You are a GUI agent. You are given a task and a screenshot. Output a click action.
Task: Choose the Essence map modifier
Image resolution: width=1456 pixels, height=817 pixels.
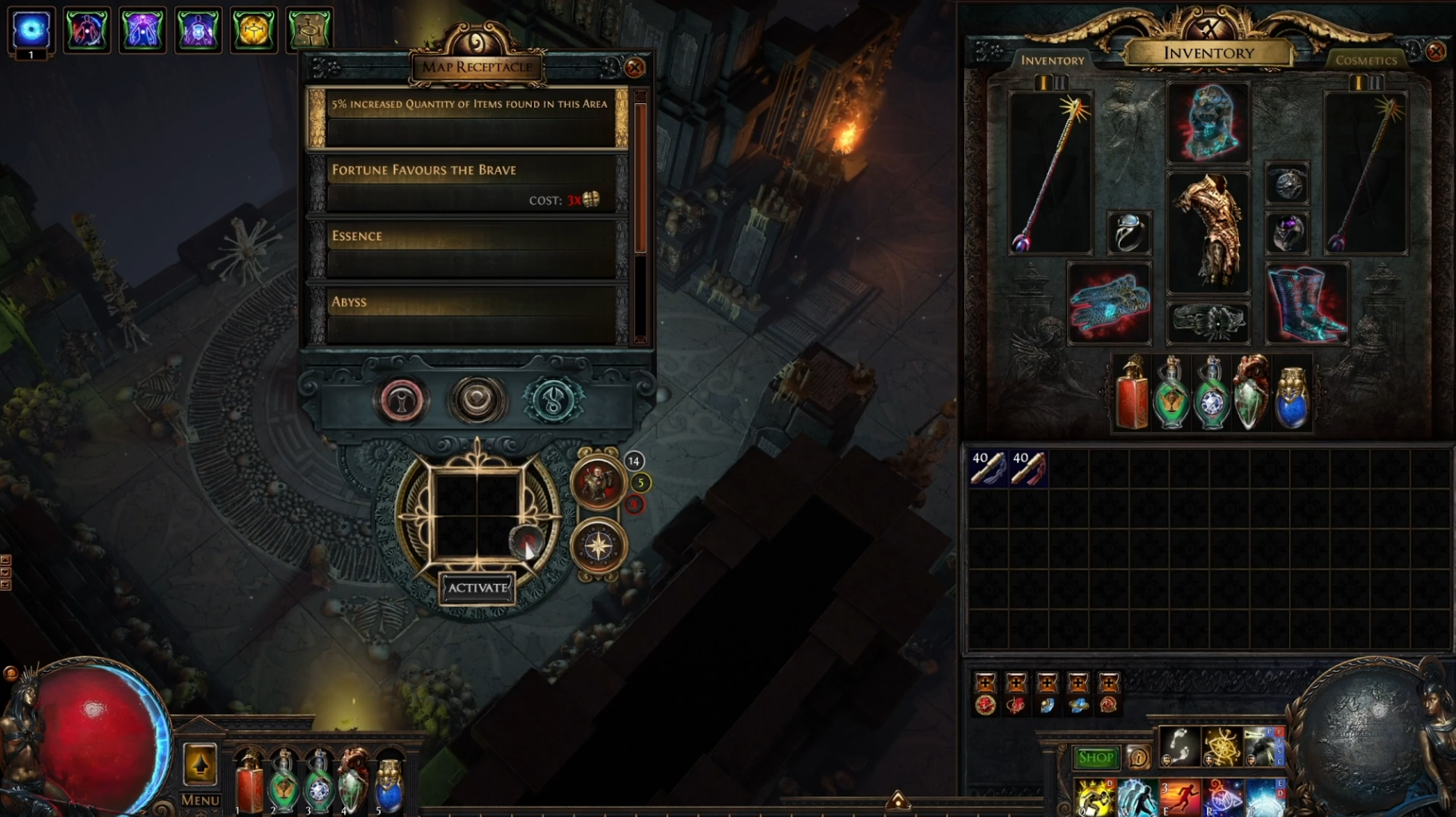[468, 250]
